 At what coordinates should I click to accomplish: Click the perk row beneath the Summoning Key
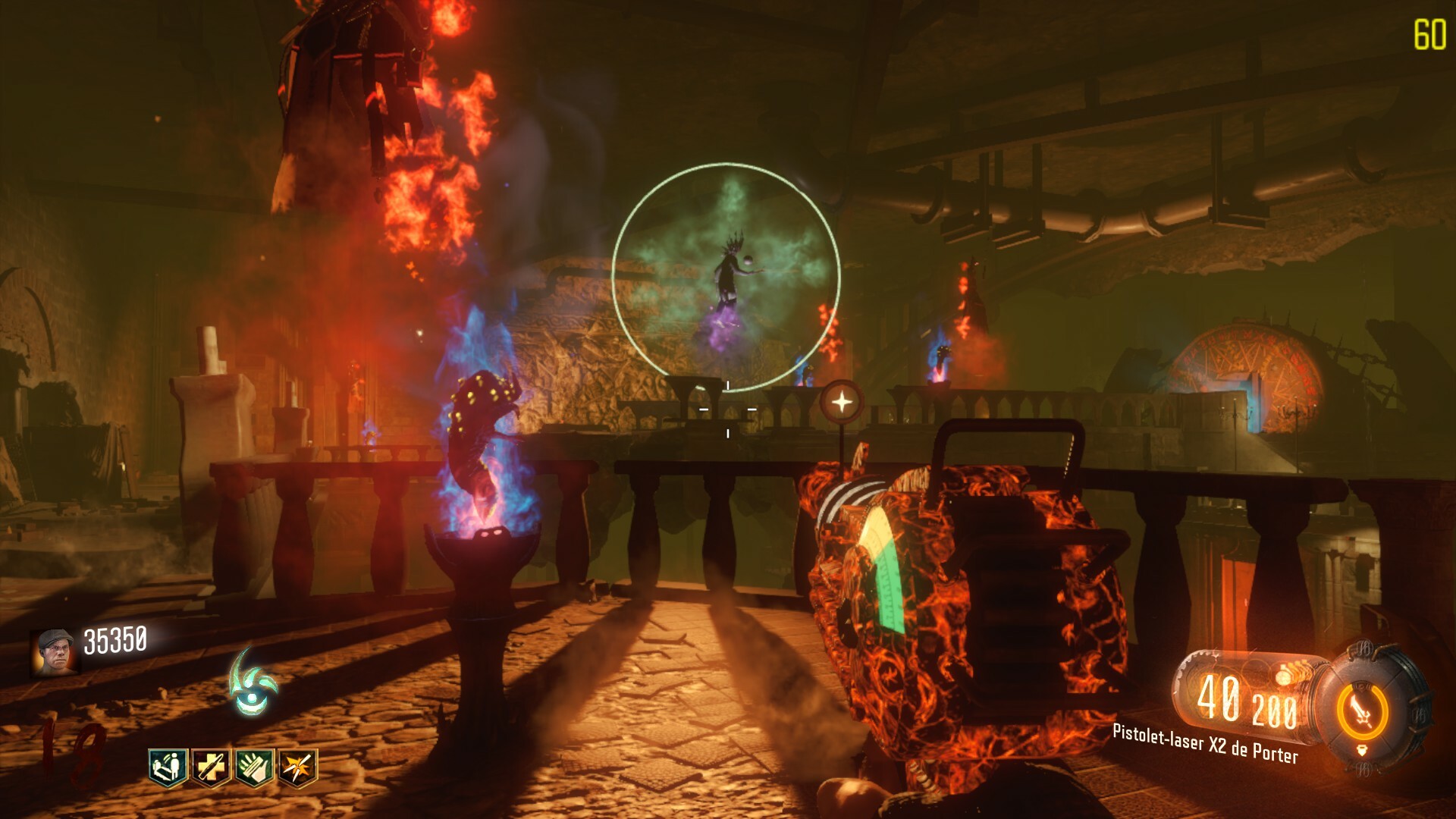tap(233, 767)
